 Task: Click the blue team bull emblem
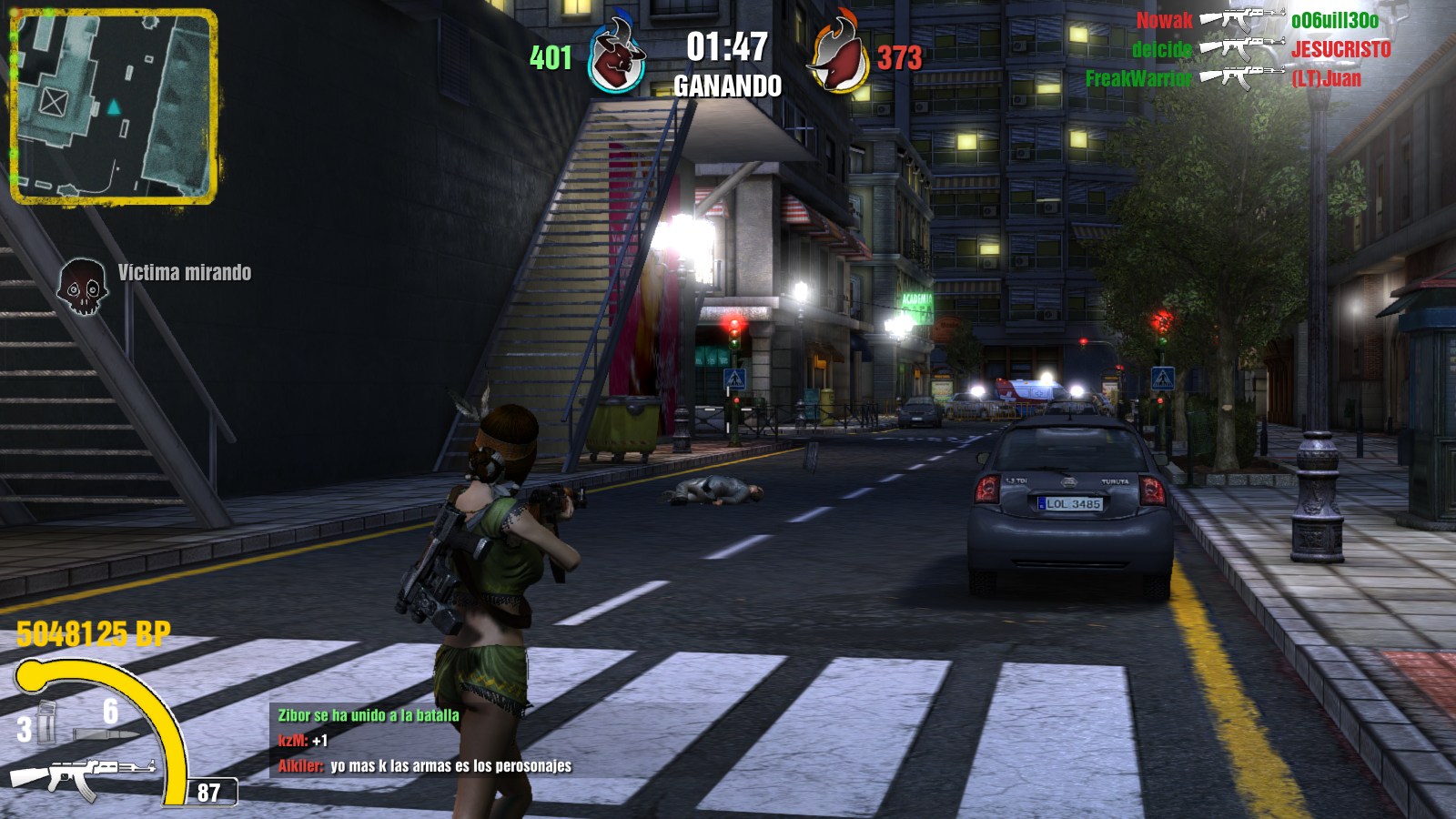[616, 58]
